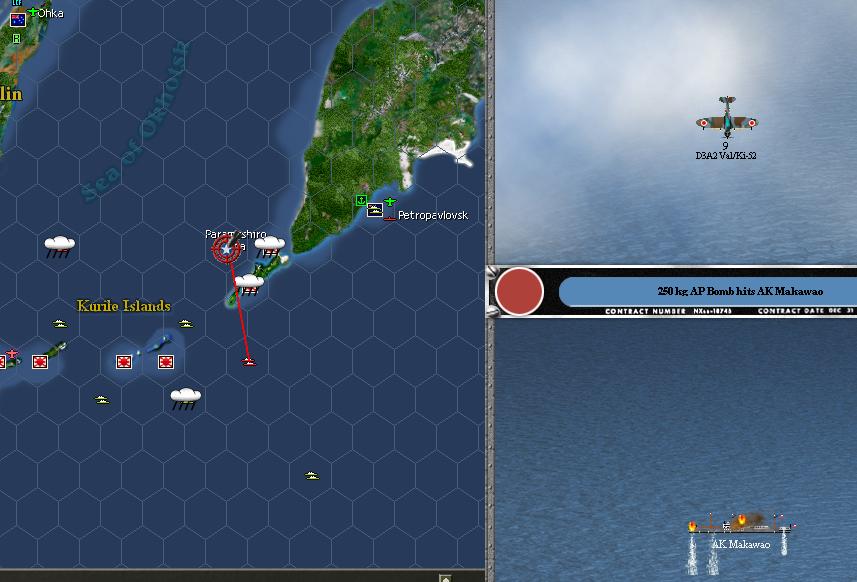
Task: Select the Petropavlovsk base icon
Action: (x=375, y=210)
